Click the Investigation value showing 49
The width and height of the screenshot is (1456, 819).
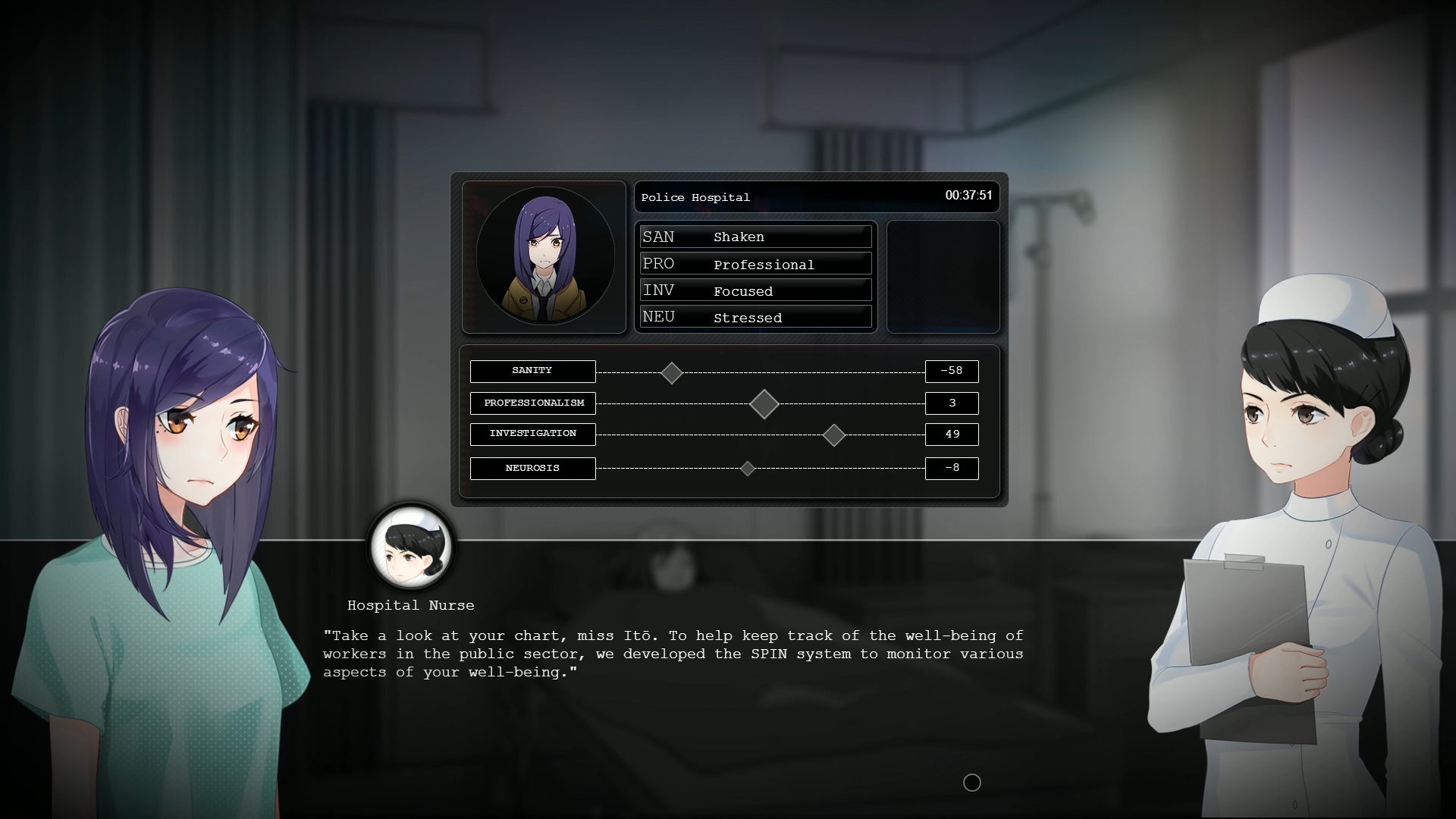[x=952, y=435]
